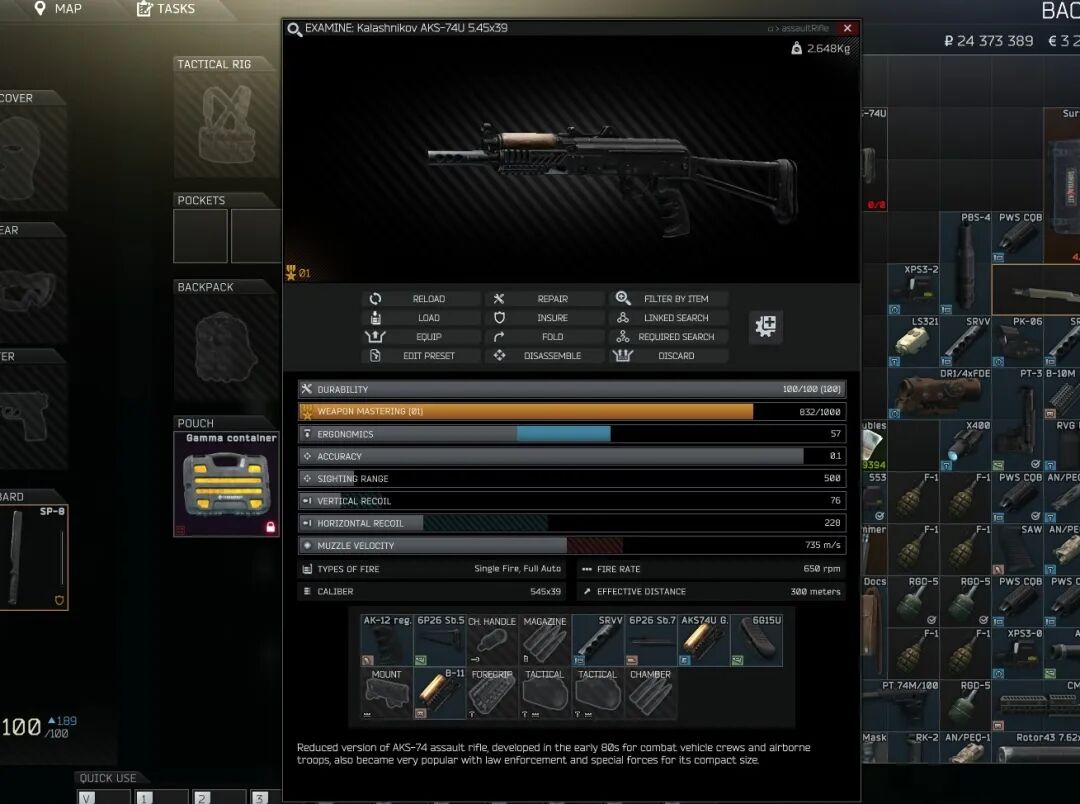Screen dimensions: 1080x804
Task: Select the REPAIR button
Action: point(544,299)
